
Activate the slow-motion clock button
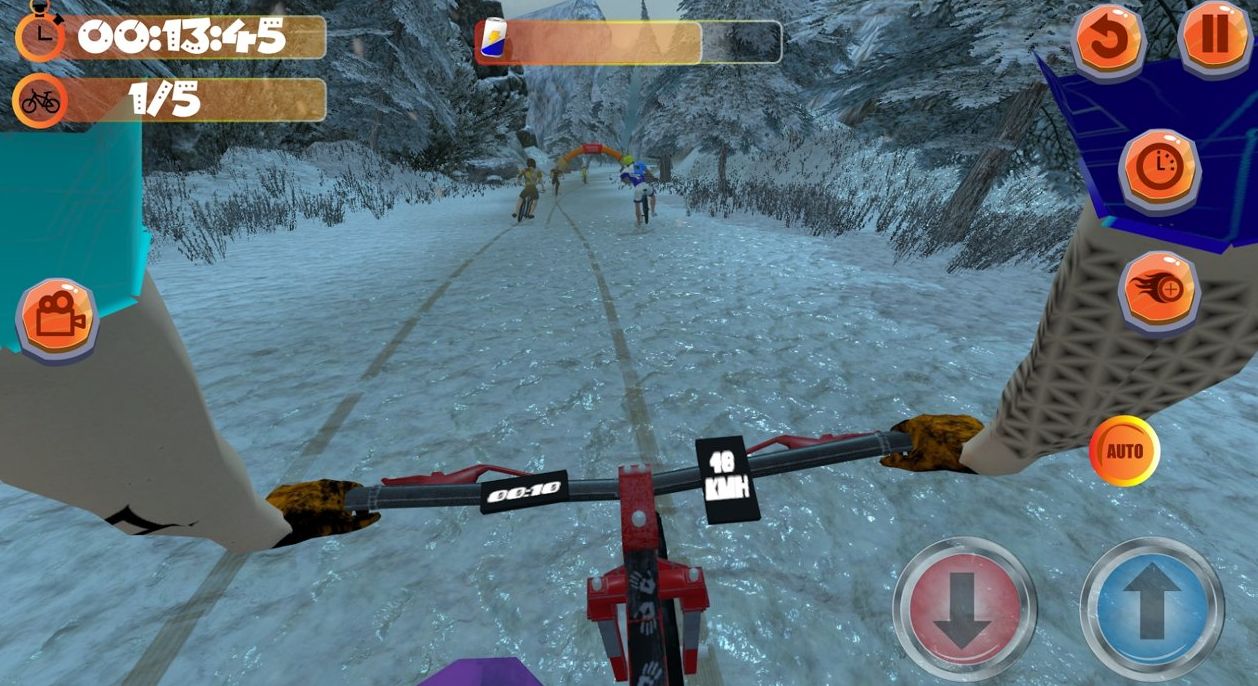click(1160, 168)
